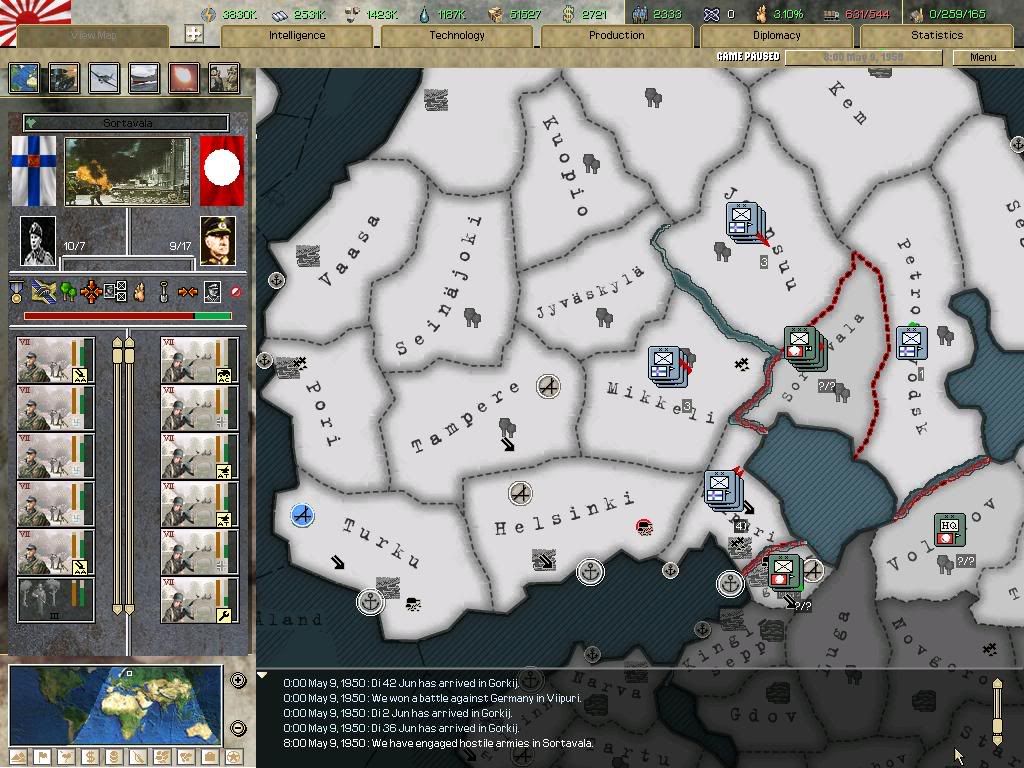The height and width of the screenshot is (768, 1024).
Task: Click the globe map overview icon
Action: [x=23, y=78]
